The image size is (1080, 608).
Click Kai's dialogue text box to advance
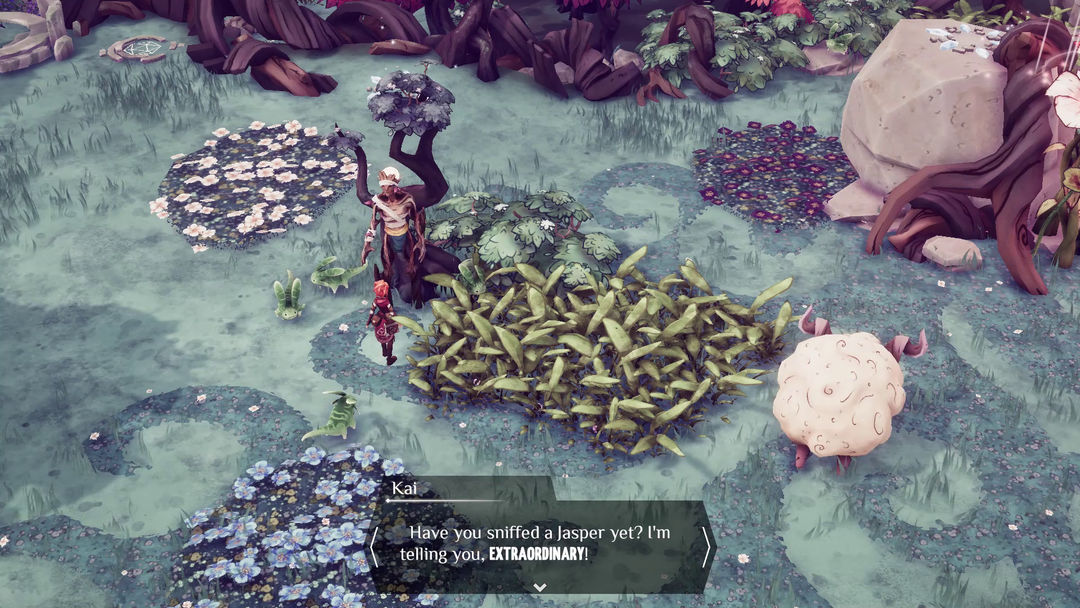click(540, 543)
